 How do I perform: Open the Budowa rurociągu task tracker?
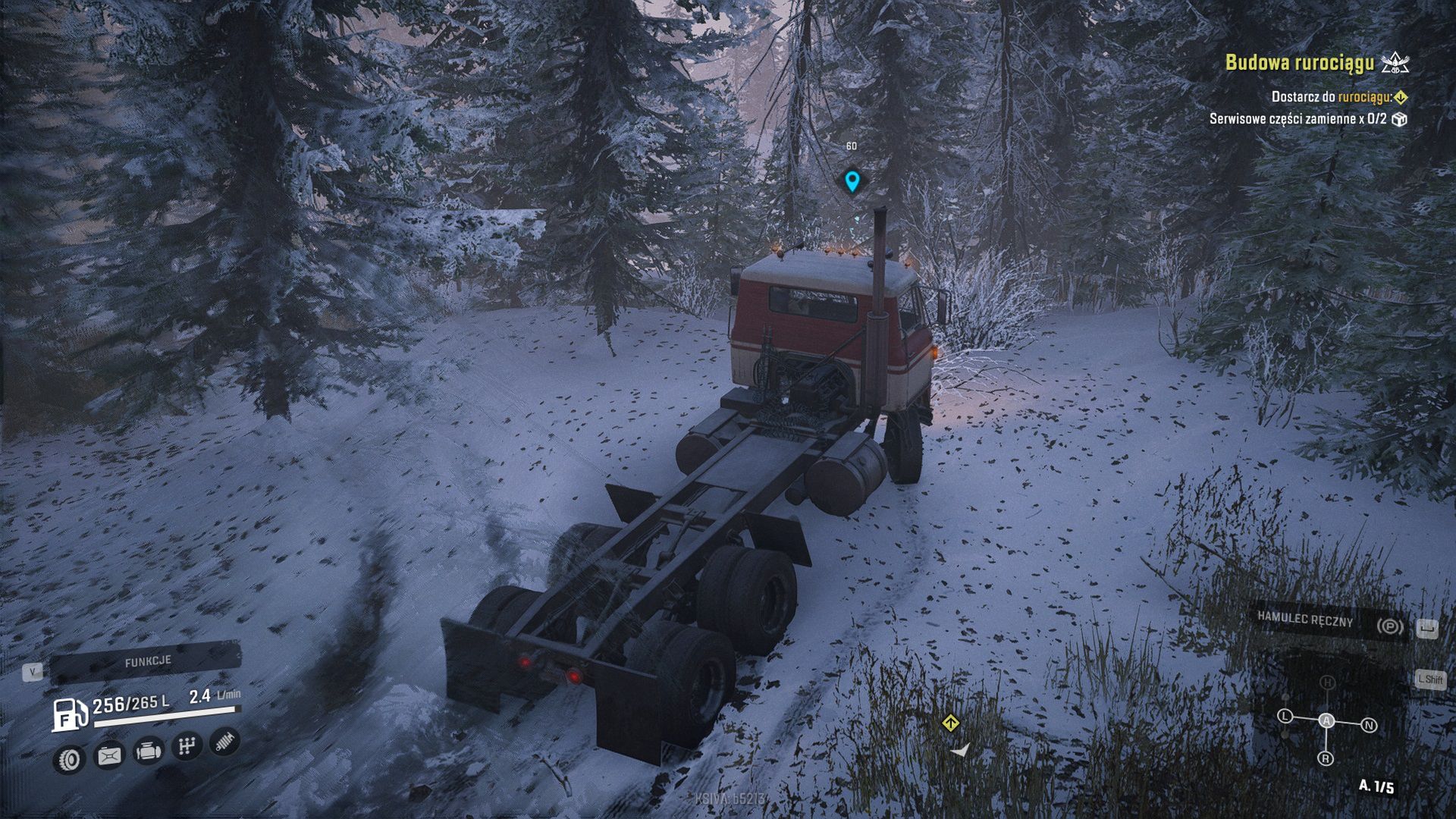(1299, 62)
